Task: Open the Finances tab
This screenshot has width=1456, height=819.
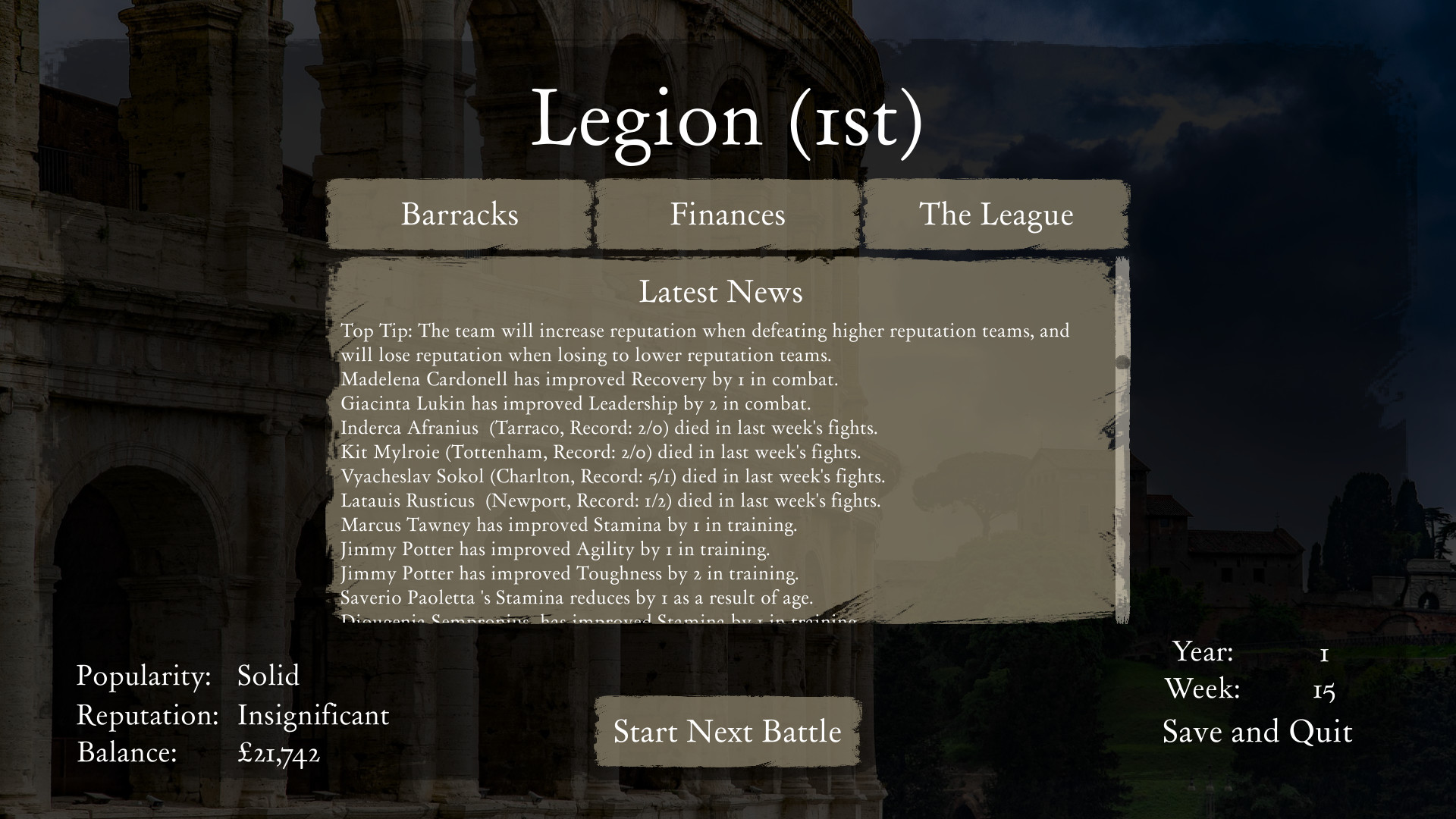Action: pyautogui.click(x=726, y=215)
